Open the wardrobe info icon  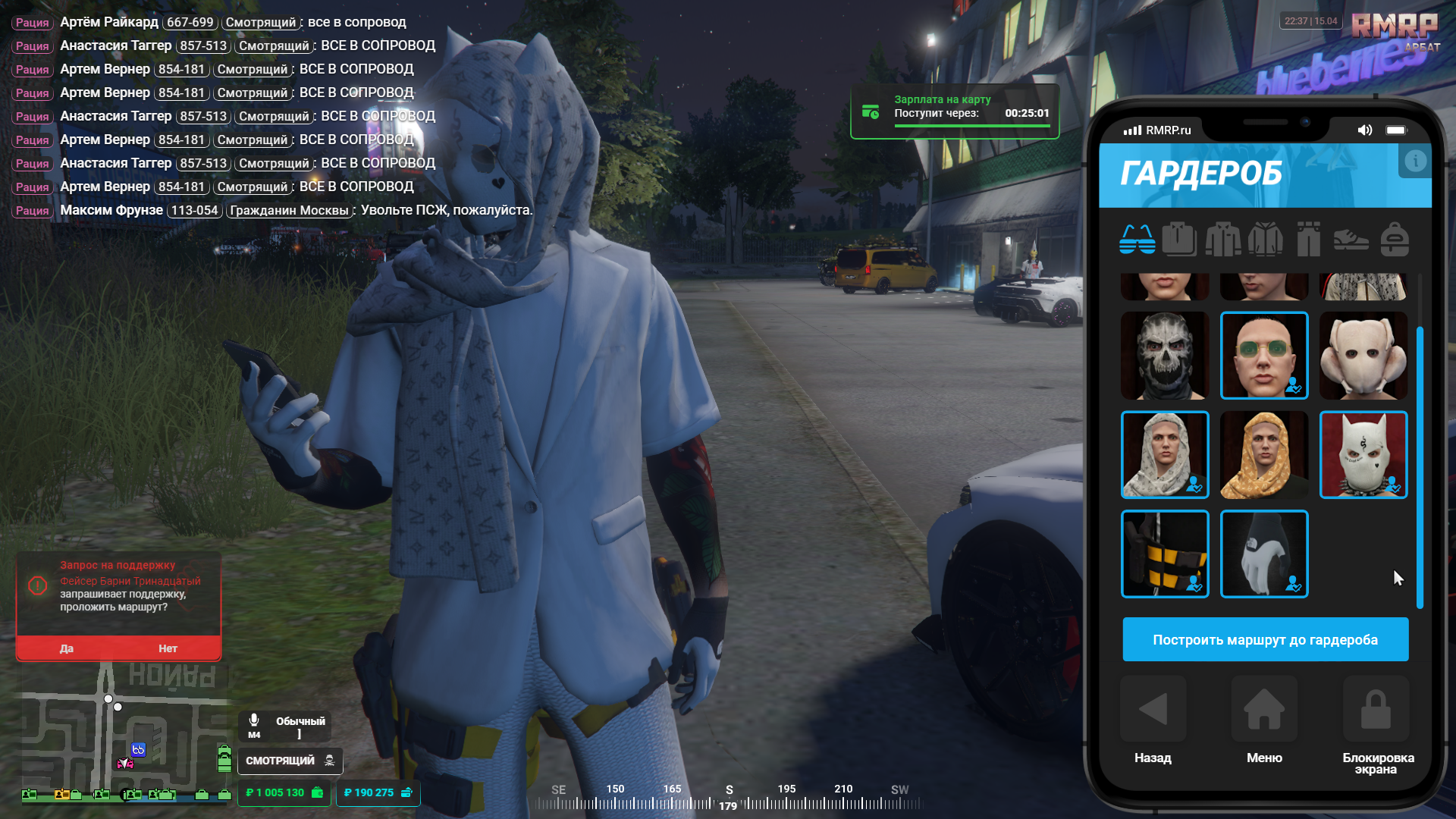1415,161
